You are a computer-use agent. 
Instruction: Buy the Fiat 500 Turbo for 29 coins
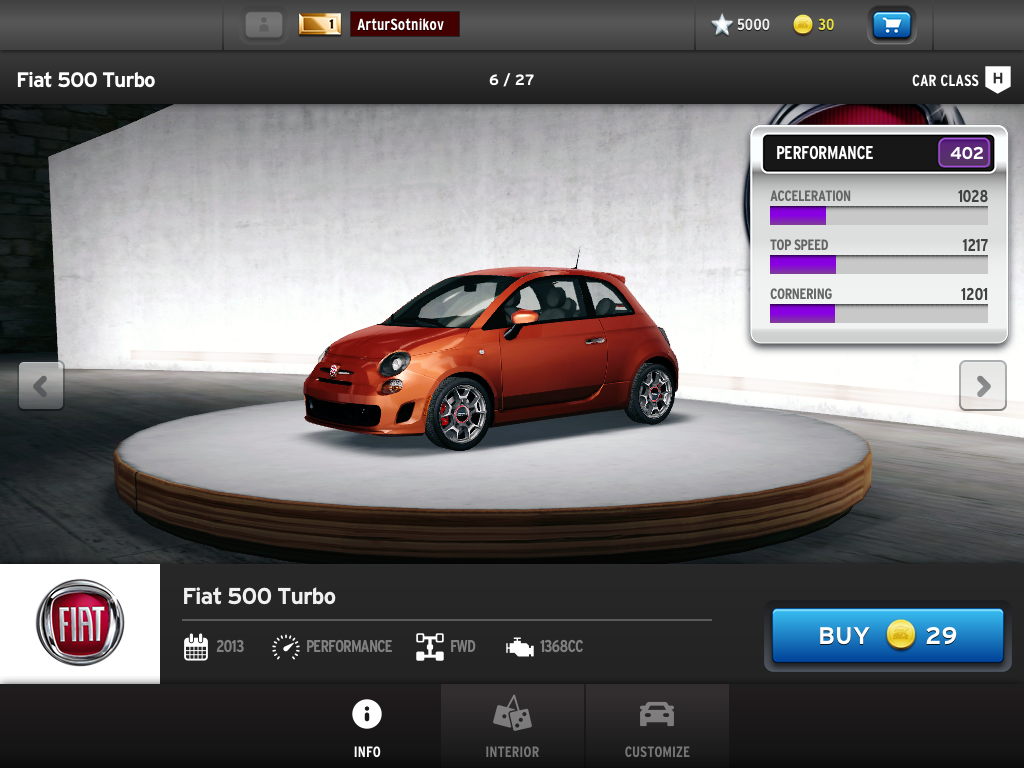pos(887,636)
